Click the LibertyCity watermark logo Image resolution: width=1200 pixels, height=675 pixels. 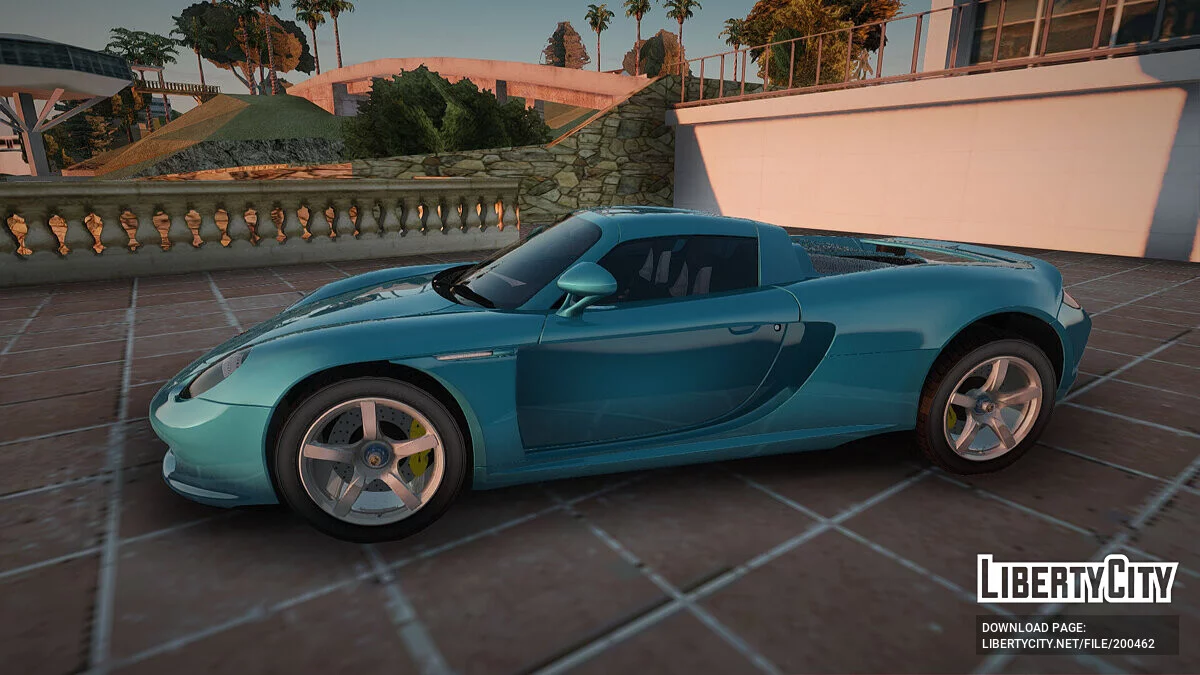click(x=1077, y=580)
